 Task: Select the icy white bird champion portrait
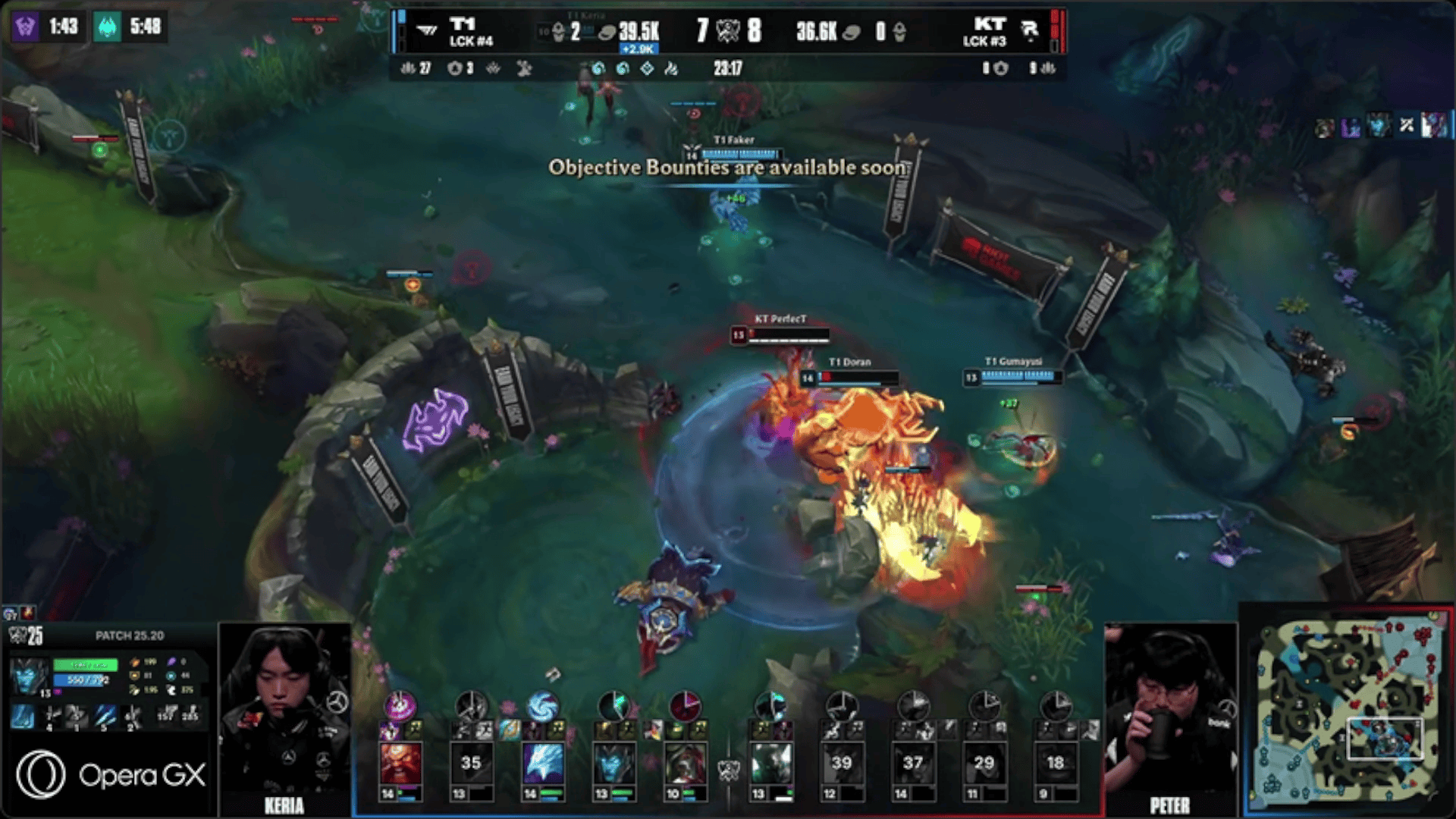(542, 763)
